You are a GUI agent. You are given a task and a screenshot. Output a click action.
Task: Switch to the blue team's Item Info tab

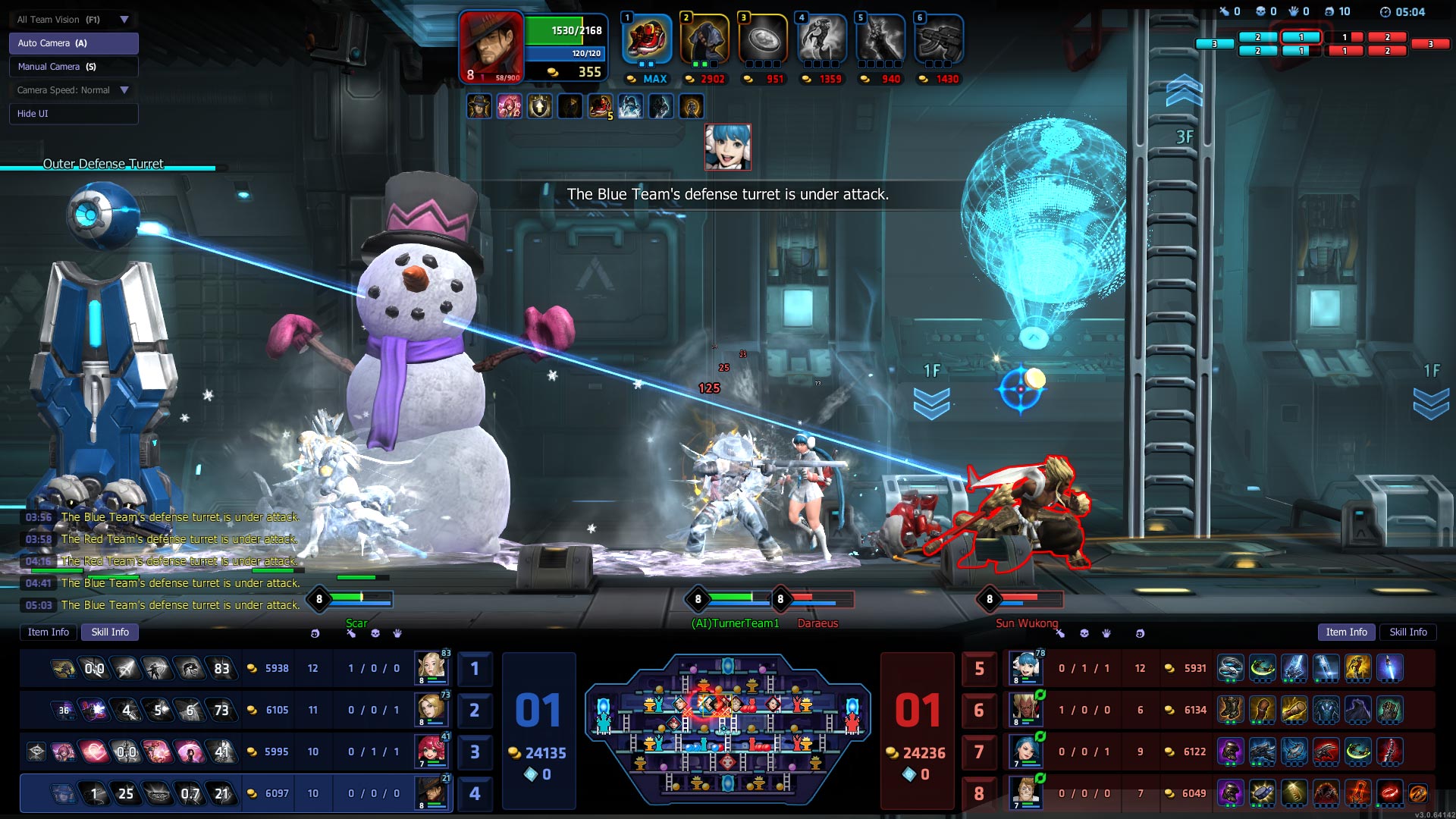[x=49, y=632]
